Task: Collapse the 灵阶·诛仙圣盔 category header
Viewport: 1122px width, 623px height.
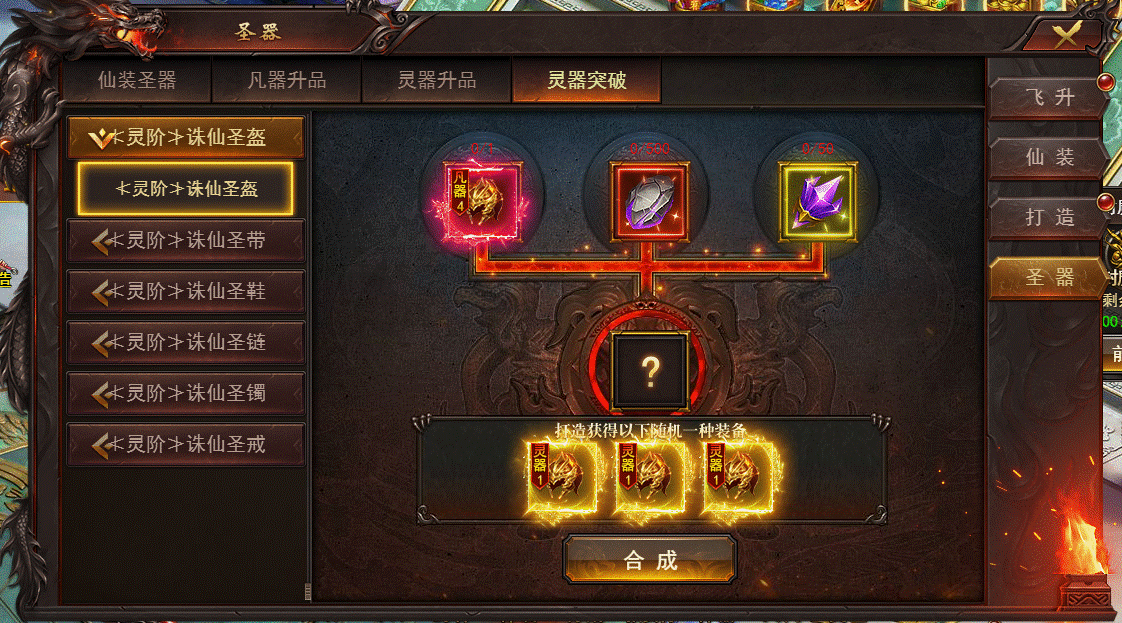Action: tap(186, 138)
